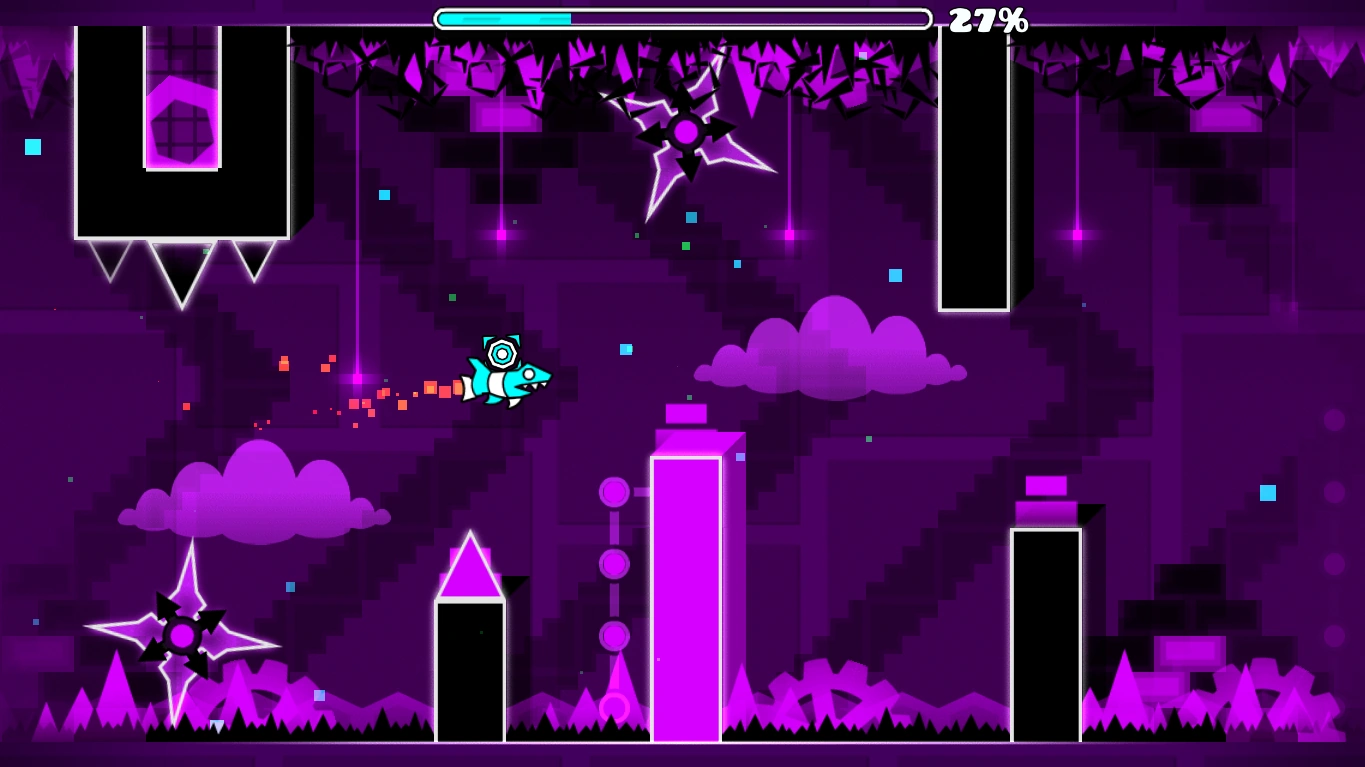The width and height of the screenshot is (1365, 767).
Task: Click the spinning blade hazard near the ground
Action: coord(180,635)
